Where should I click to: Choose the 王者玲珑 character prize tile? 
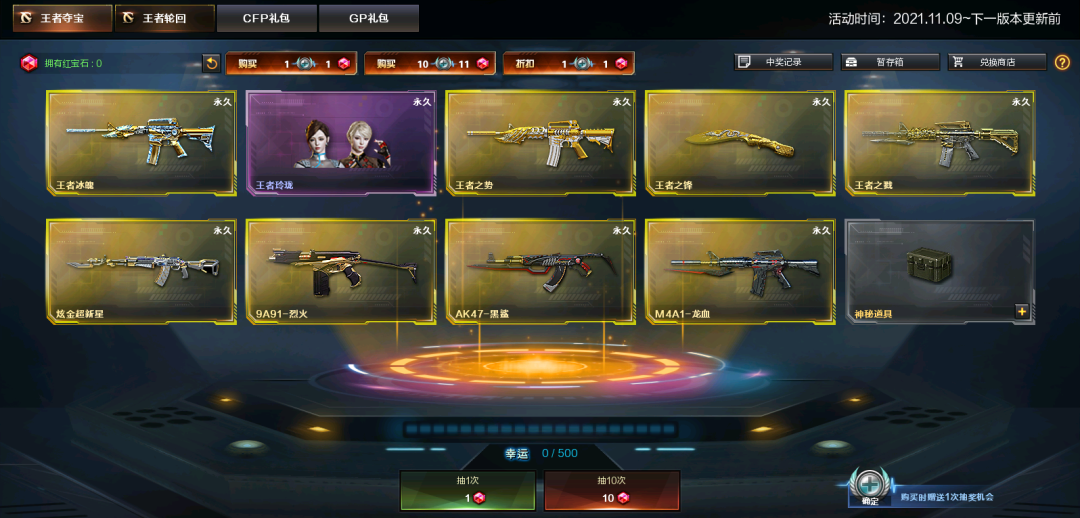tap(341, 142)
